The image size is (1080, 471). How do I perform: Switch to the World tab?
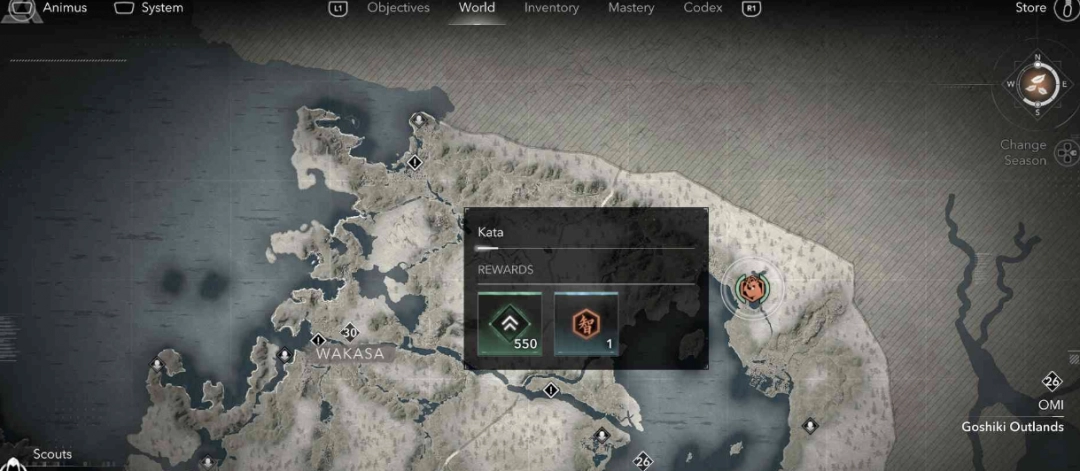pos(476,8)
